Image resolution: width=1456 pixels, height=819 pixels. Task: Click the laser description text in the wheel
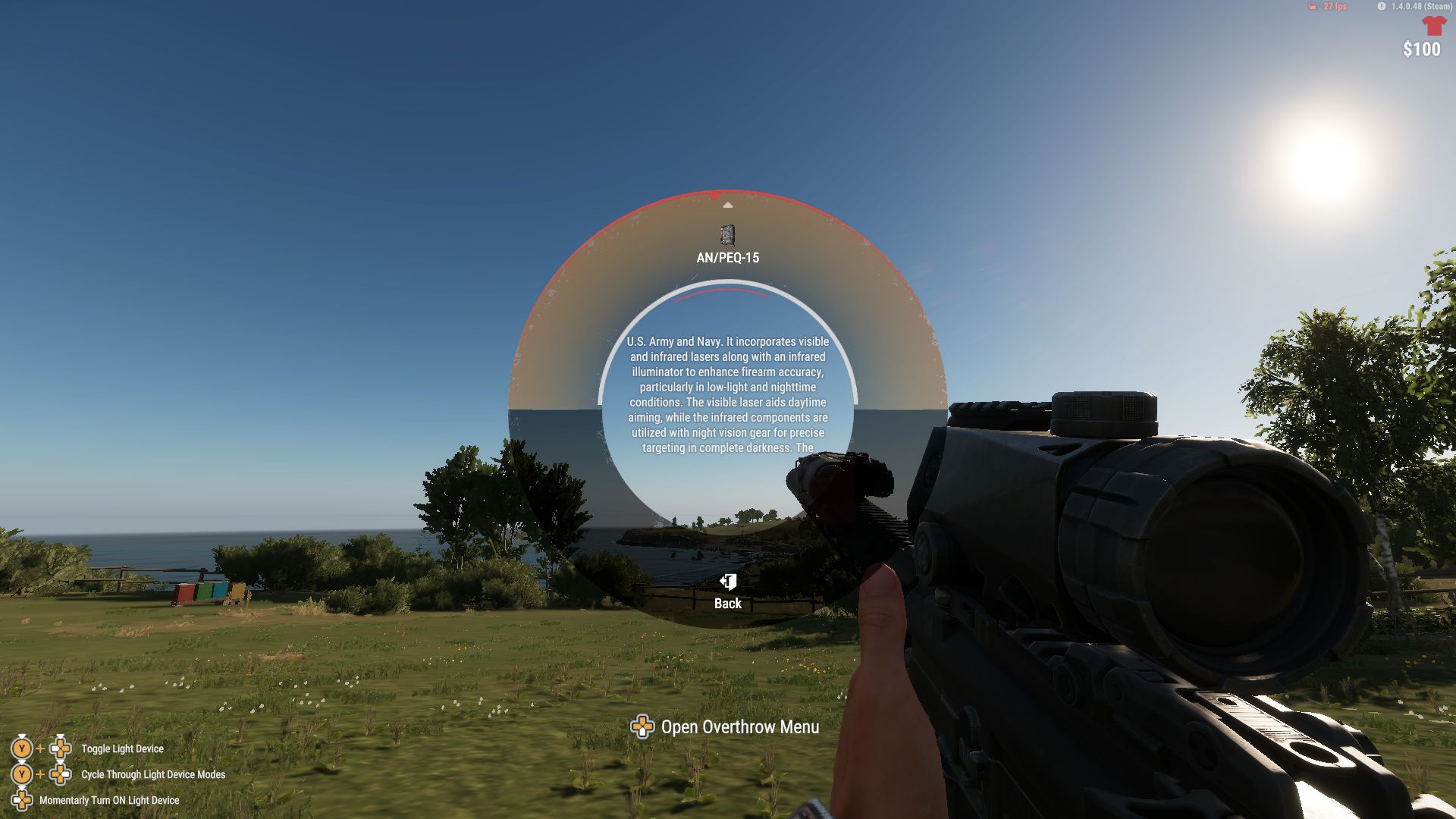(728, 394)
